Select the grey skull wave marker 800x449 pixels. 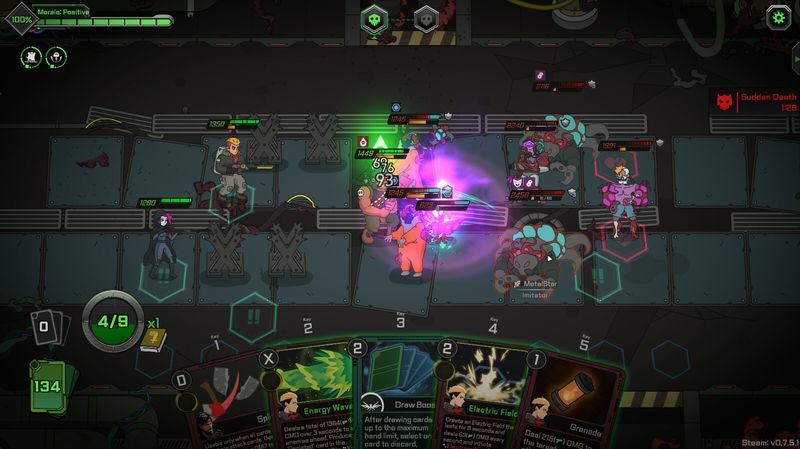pyautogui.click(x=427, y=19)
